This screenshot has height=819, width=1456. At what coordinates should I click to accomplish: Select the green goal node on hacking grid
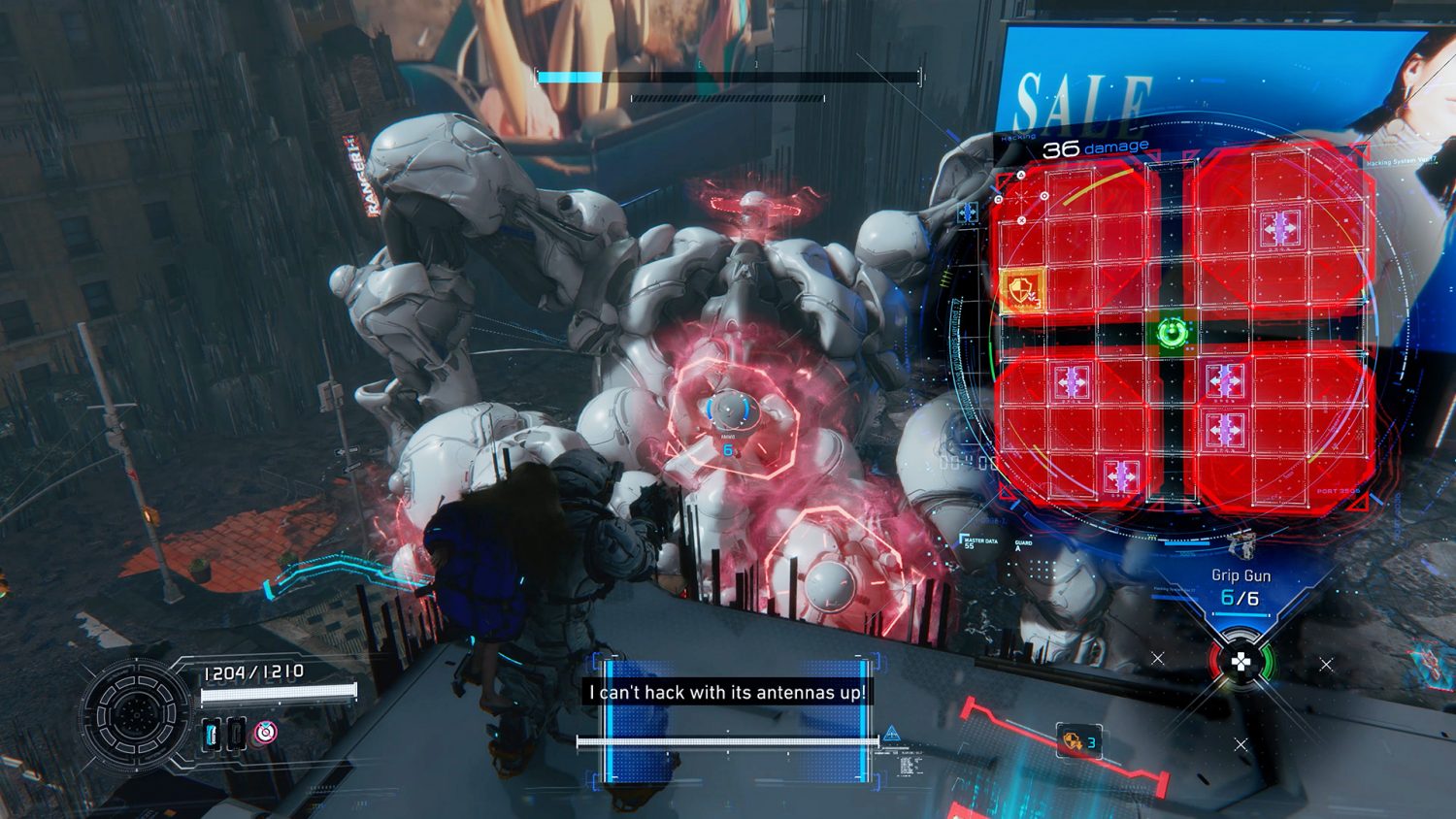[x=1173, y=333]
